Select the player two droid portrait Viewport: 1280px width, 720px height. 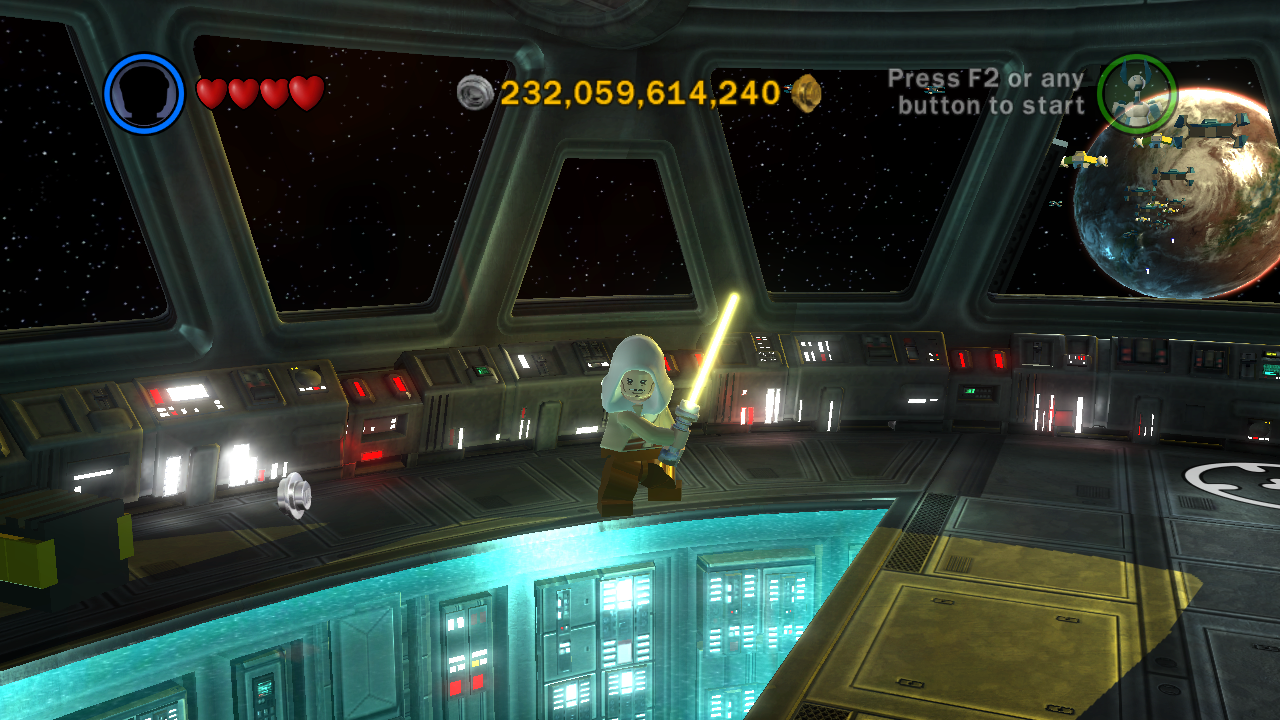click(1136, 94)
